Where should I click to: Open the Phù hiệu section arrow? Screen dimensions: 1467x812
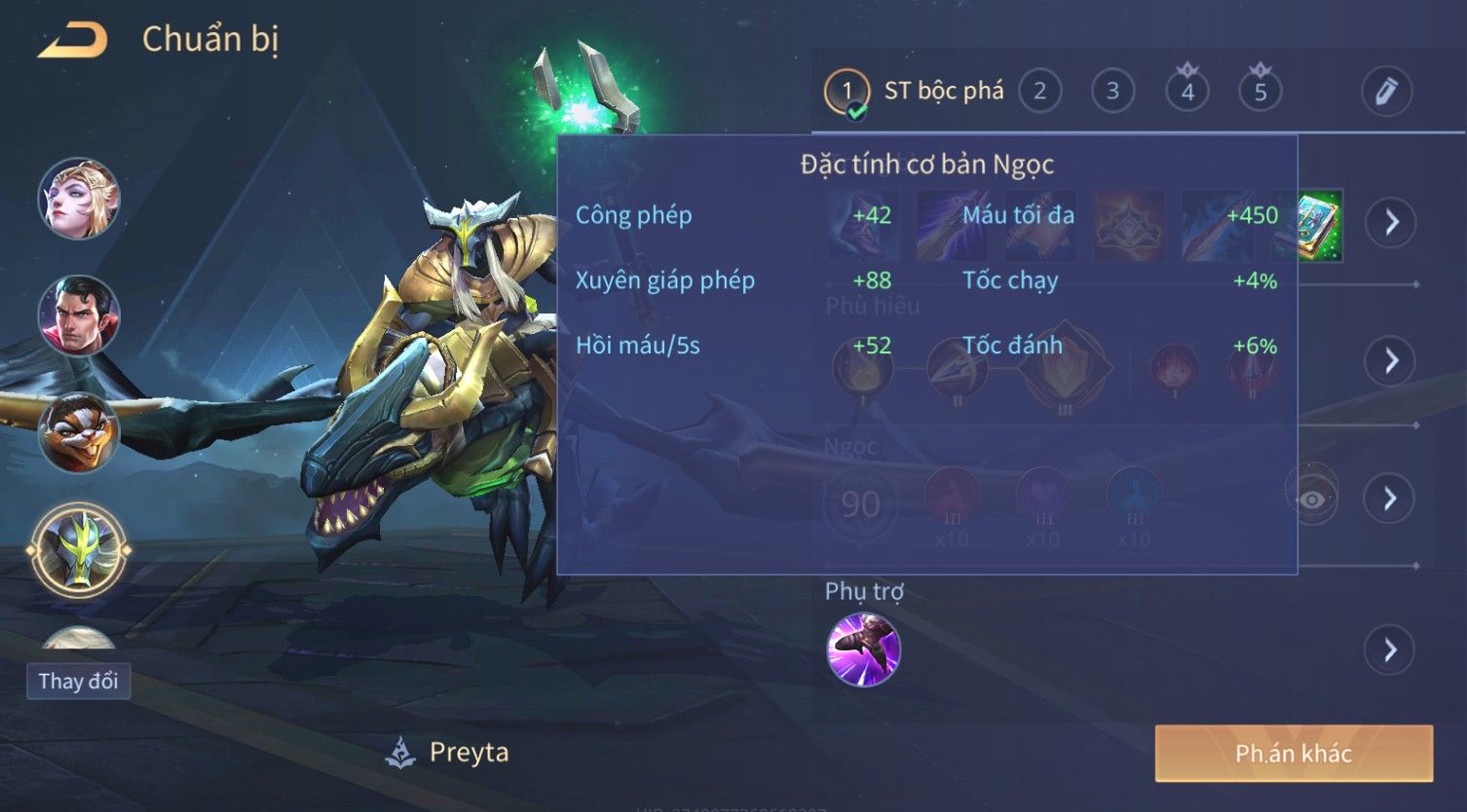(1391, 361)
